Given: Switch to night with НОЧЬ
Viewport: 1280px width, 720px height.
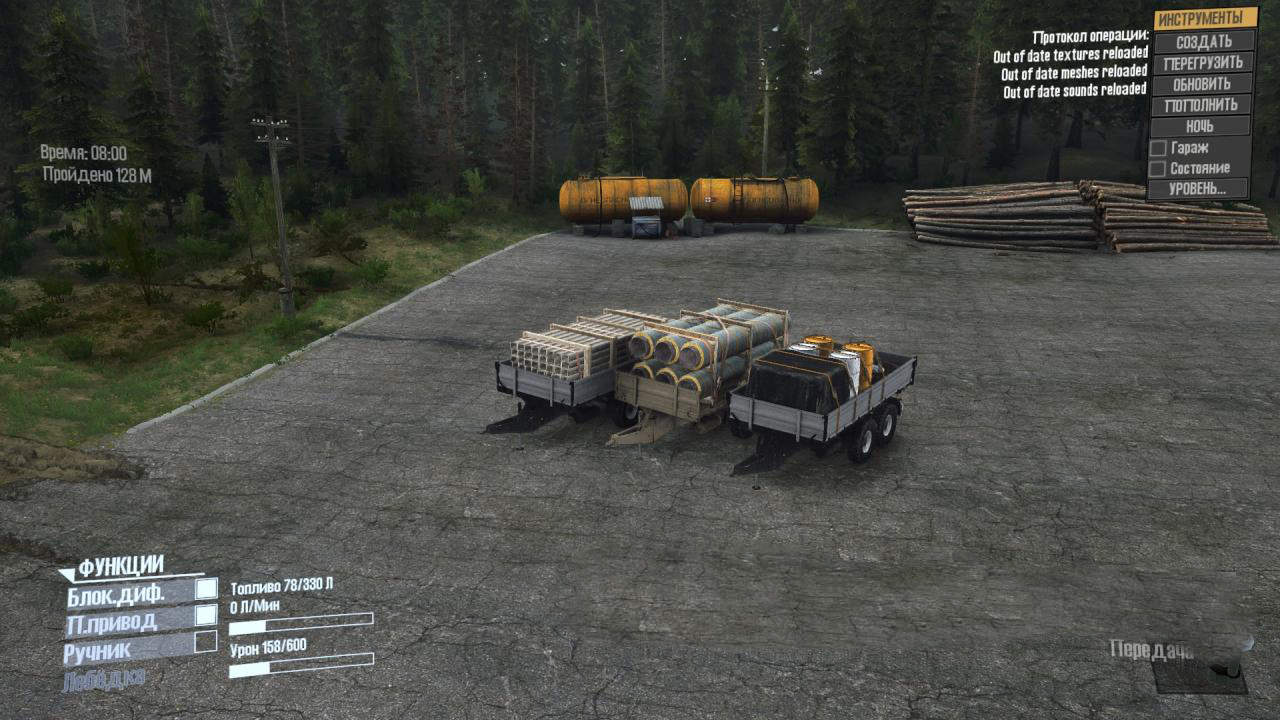Looking at the screenshot, I should tap(1200, 126).
